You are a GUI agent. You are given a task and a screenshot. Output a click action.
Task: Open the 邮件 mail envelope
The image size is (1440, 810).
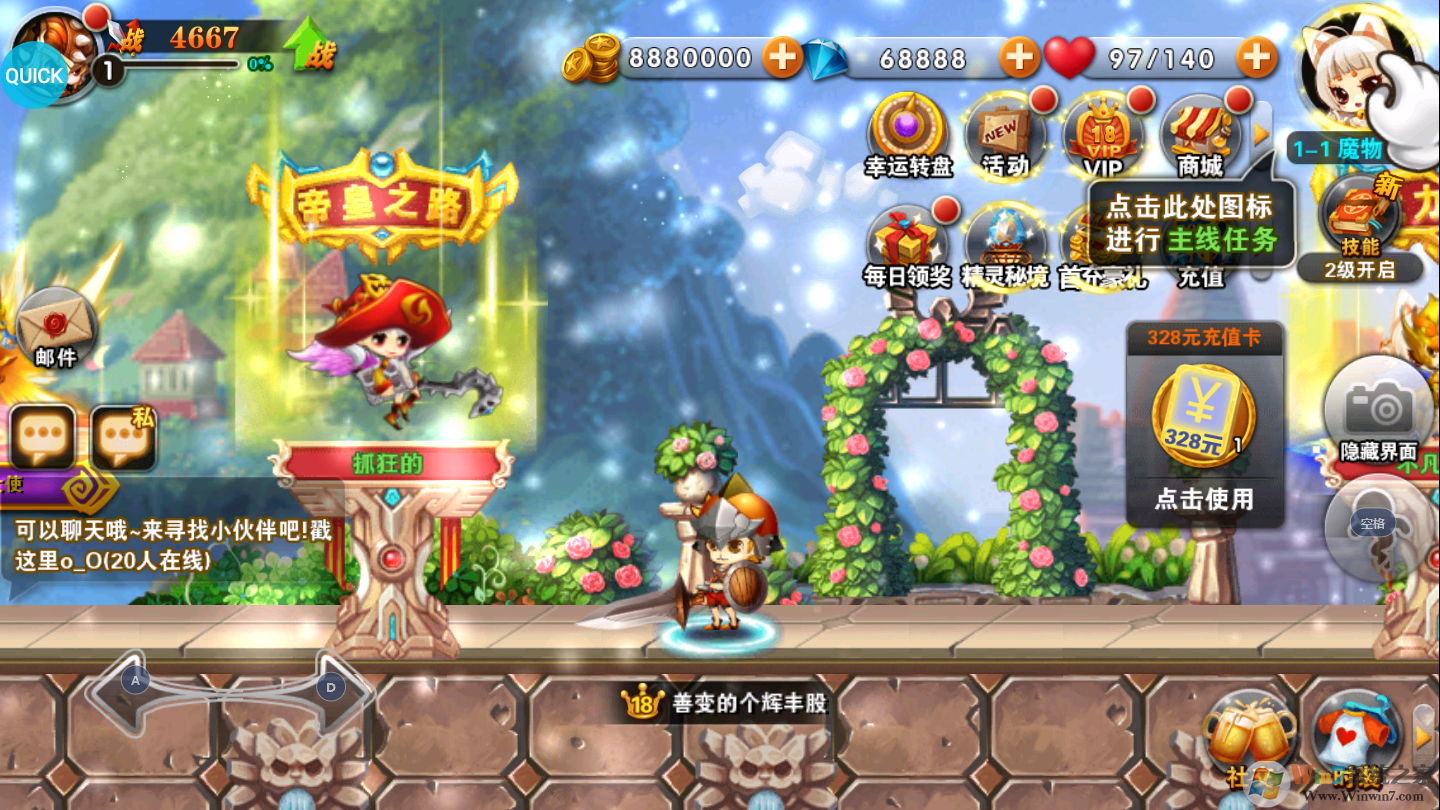(x=56, y=327)
